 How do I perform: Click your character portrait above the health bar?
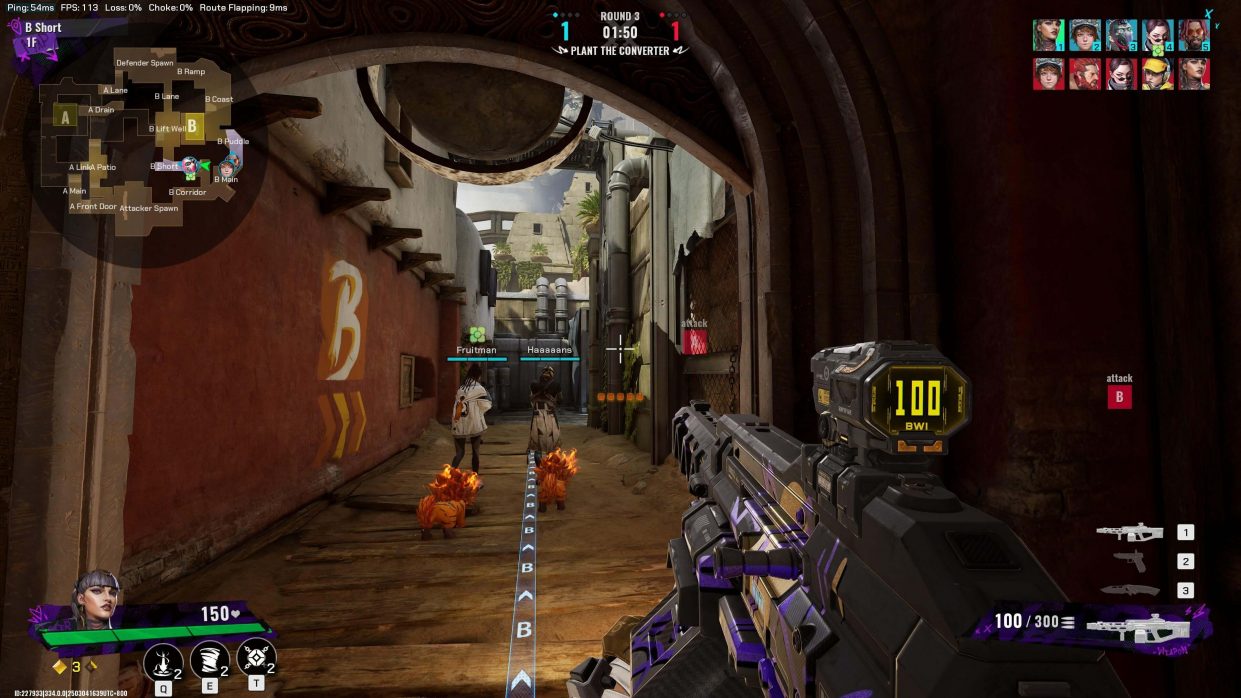97,599
